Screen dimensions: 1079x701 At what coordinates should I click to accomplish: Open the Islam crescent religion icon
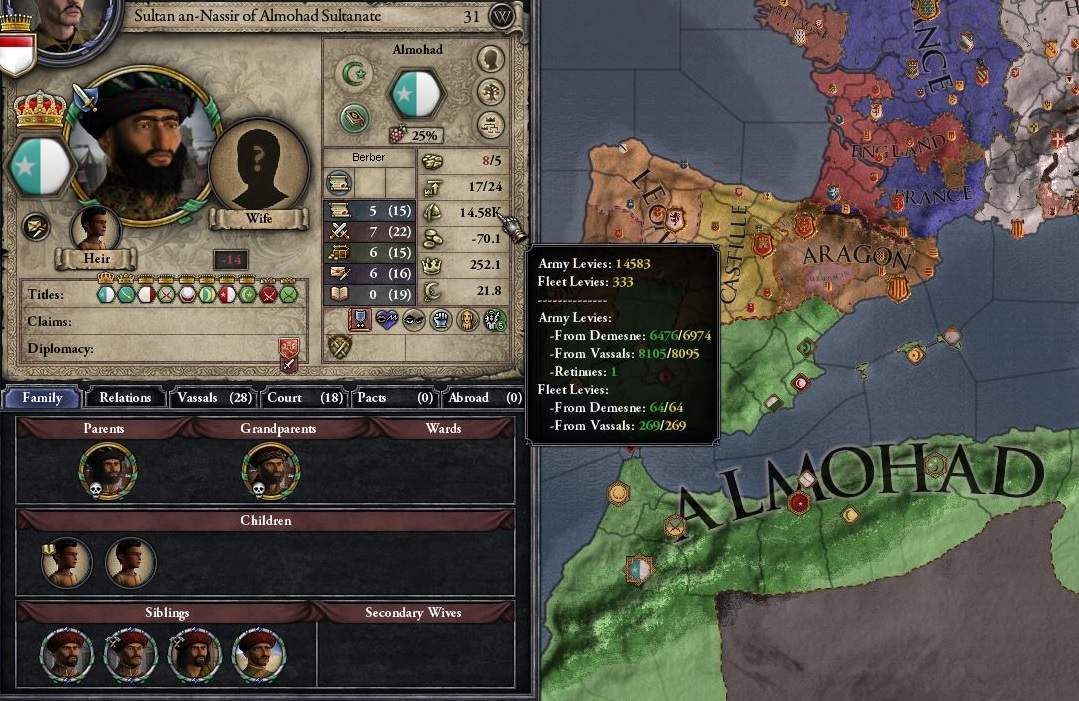354,73
